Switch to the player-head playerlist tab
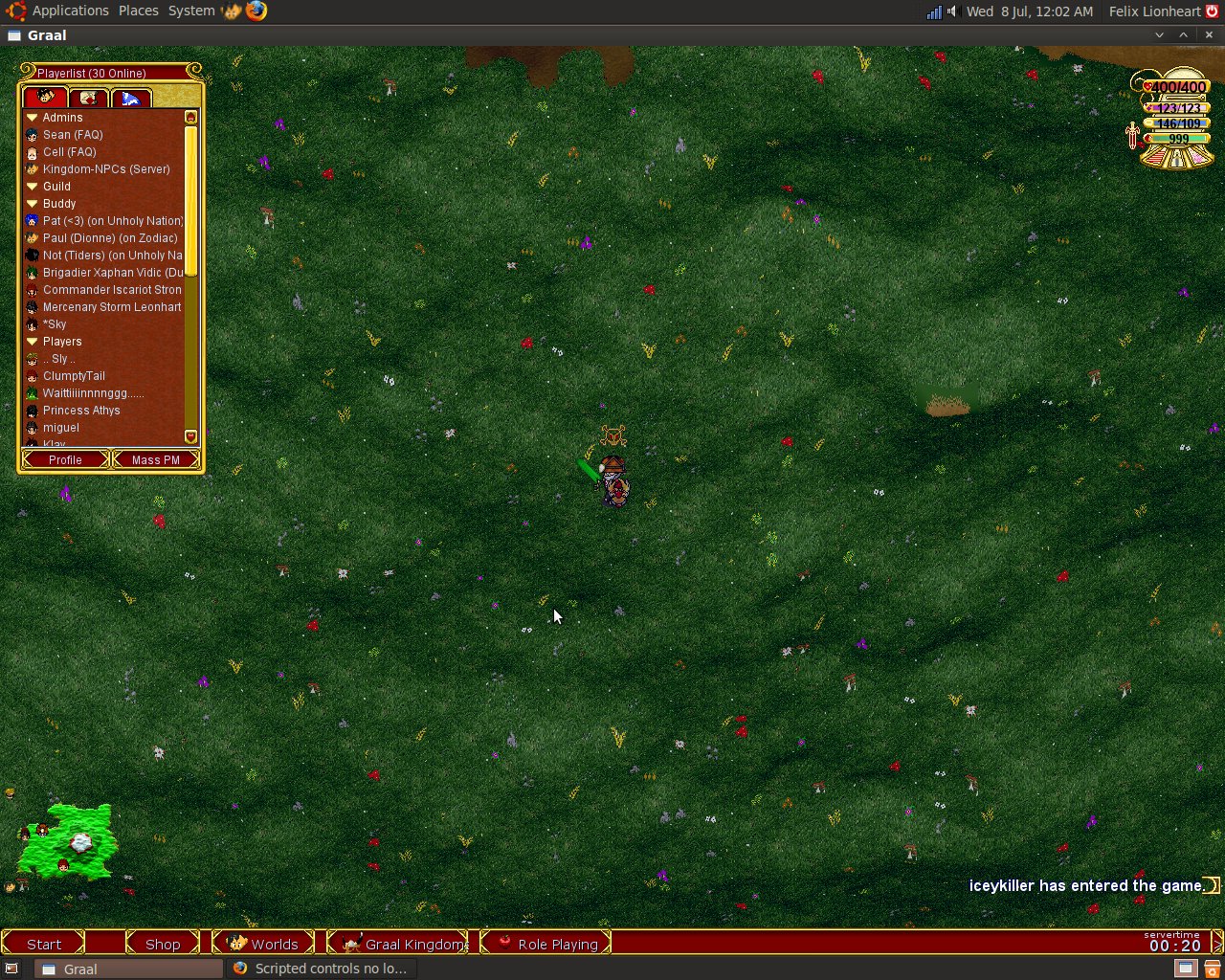 (x=45, y=98)
